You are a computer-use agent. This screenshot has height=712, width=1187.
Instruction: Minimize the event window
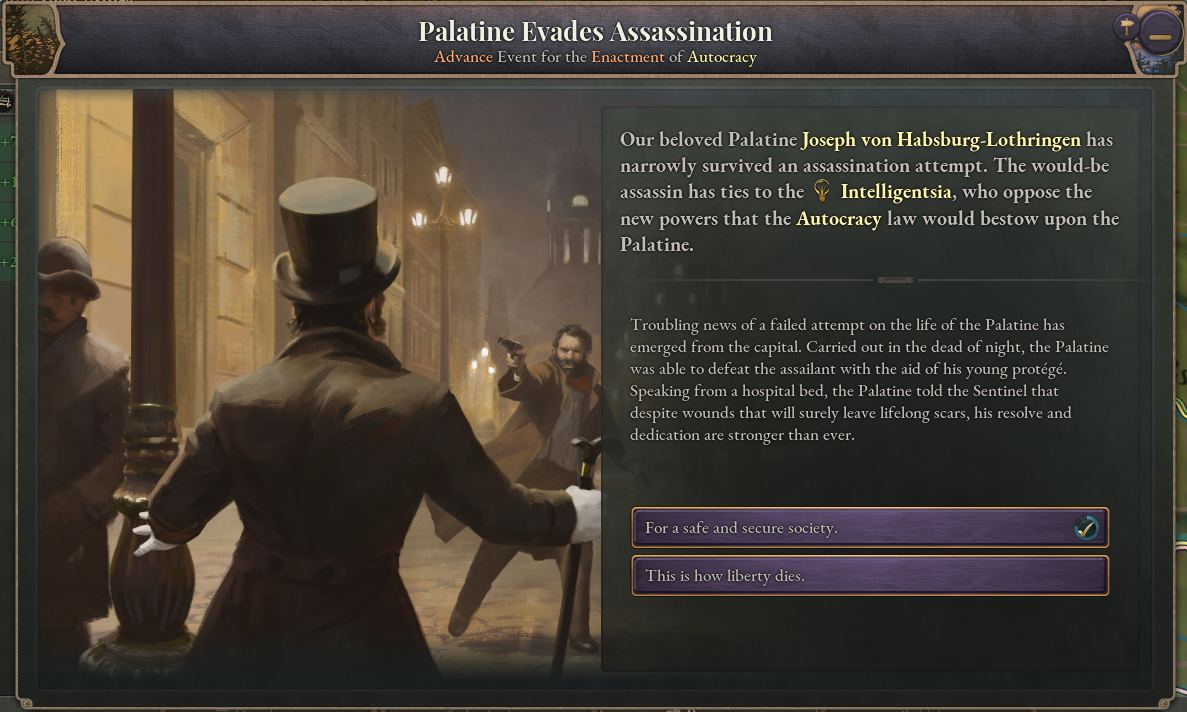1159,37
